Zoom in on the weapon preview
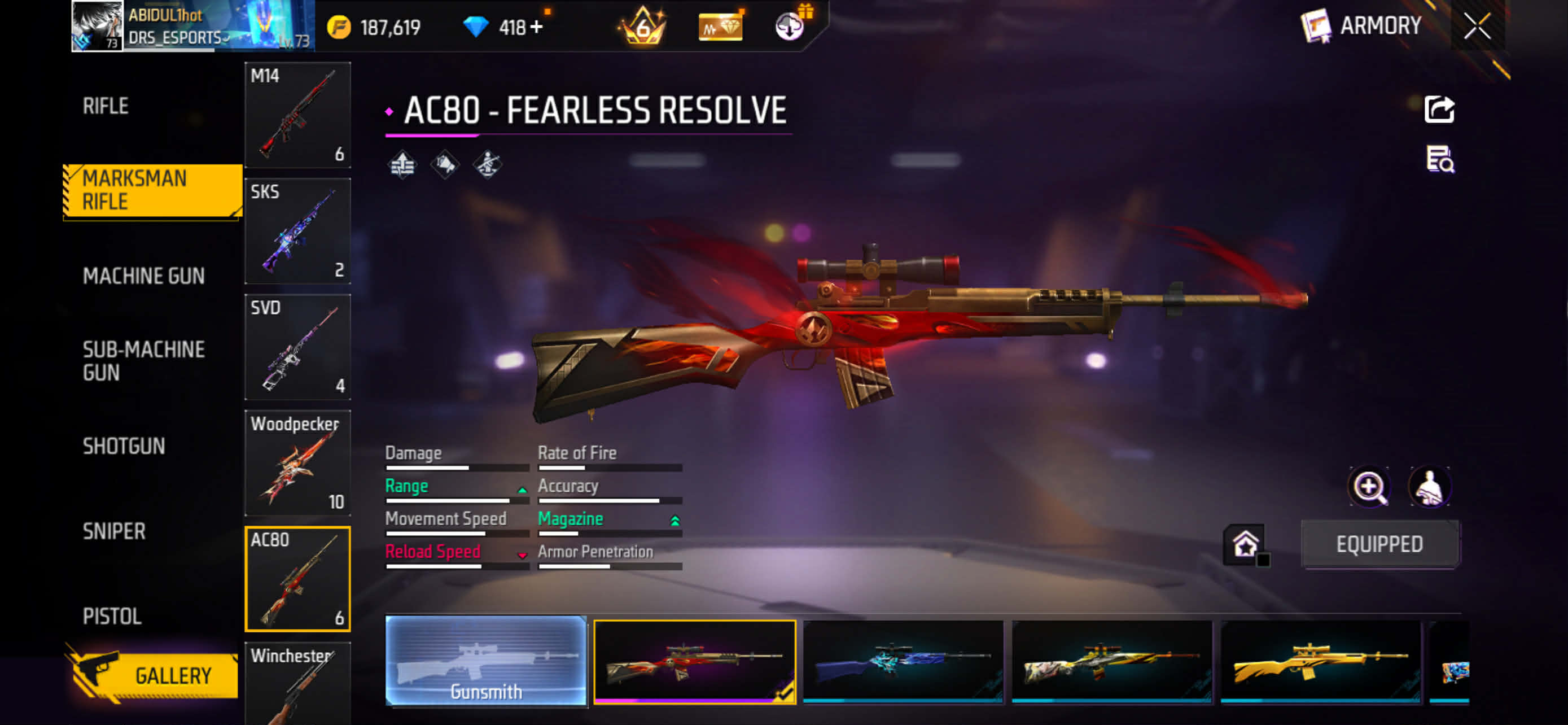 1369,486
